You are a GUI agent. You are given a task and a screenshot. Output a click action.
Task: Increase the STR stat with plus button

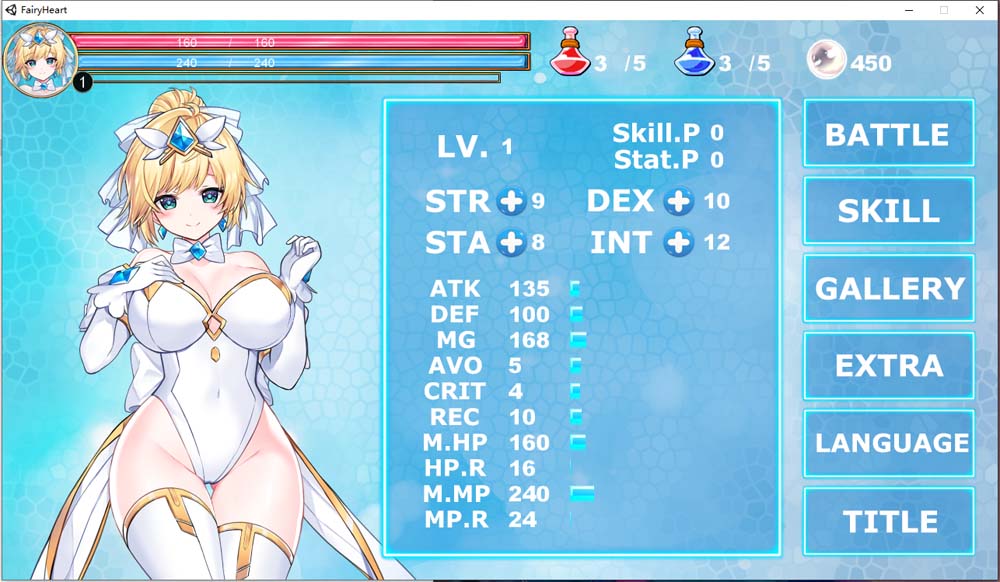click(x=511, y=201)
